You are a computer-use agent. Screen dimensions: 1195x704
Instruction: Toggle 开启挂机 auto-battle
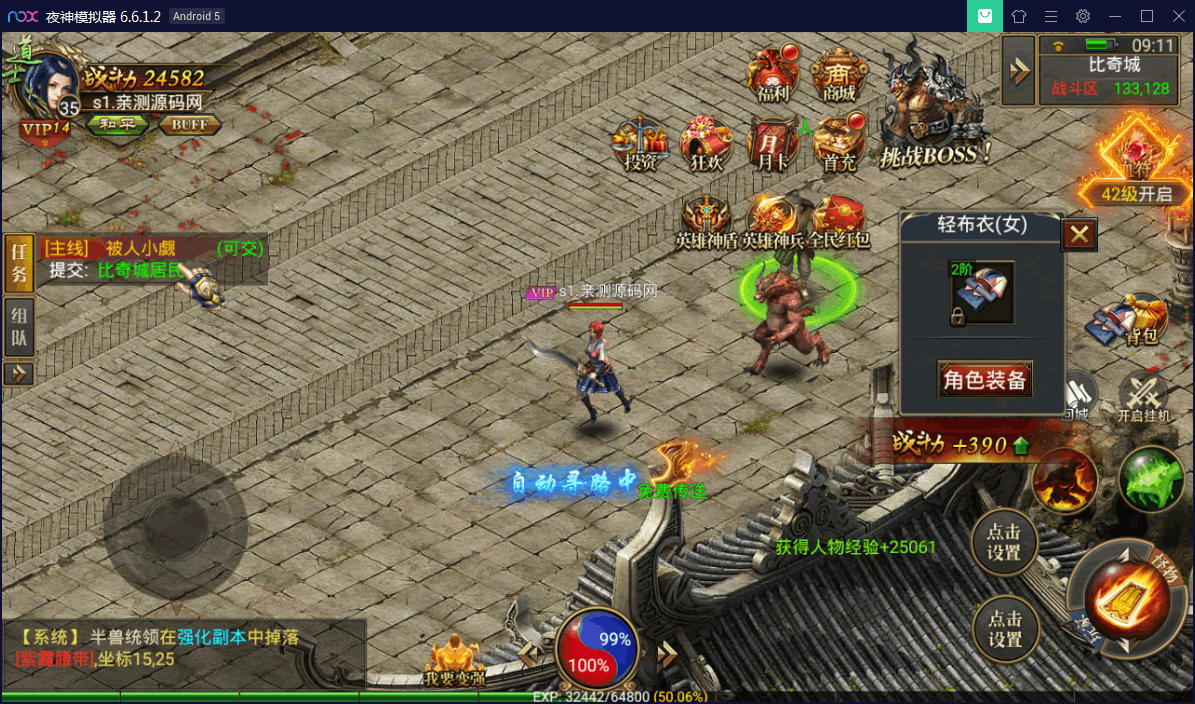(1143, 397)
